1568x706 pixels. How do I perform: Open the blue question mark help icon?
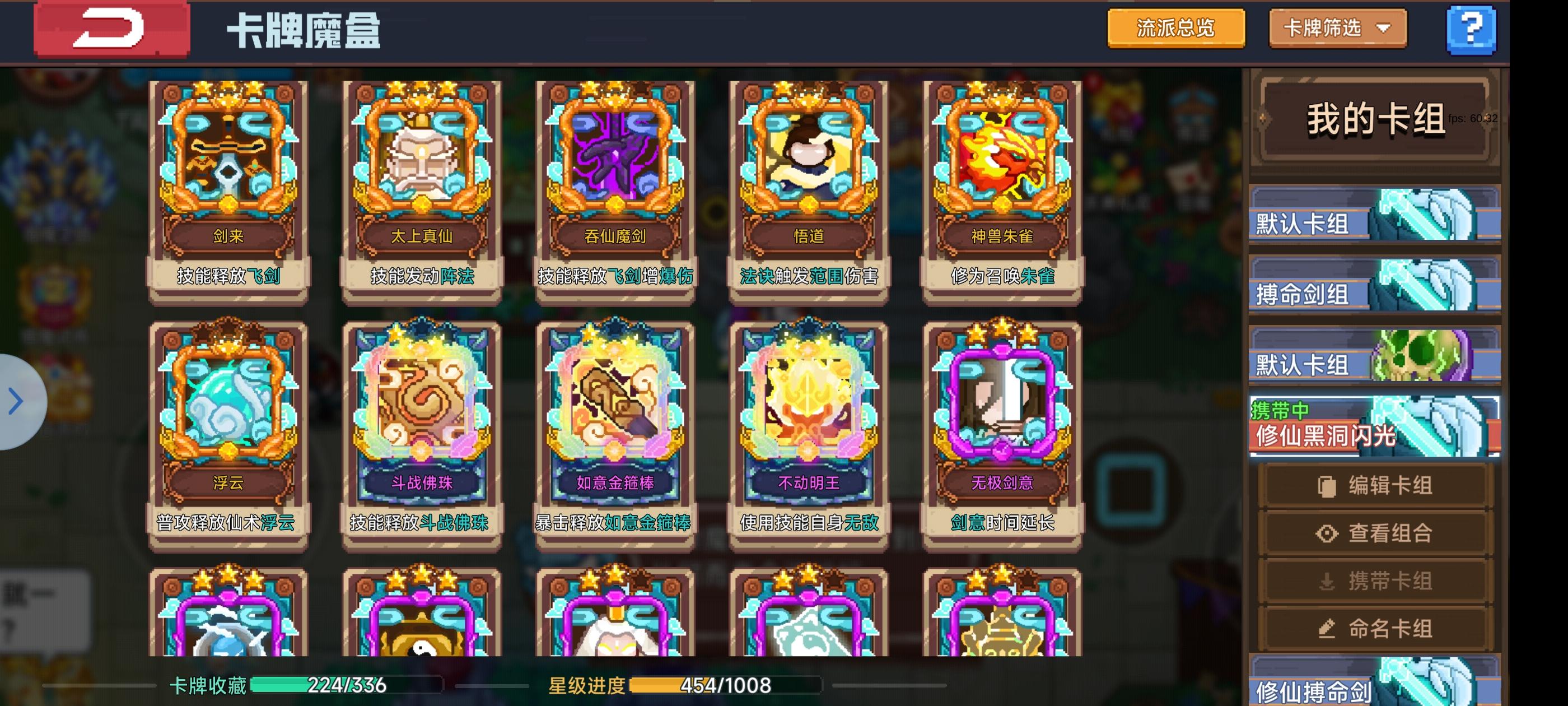[x=1471, y=29]
